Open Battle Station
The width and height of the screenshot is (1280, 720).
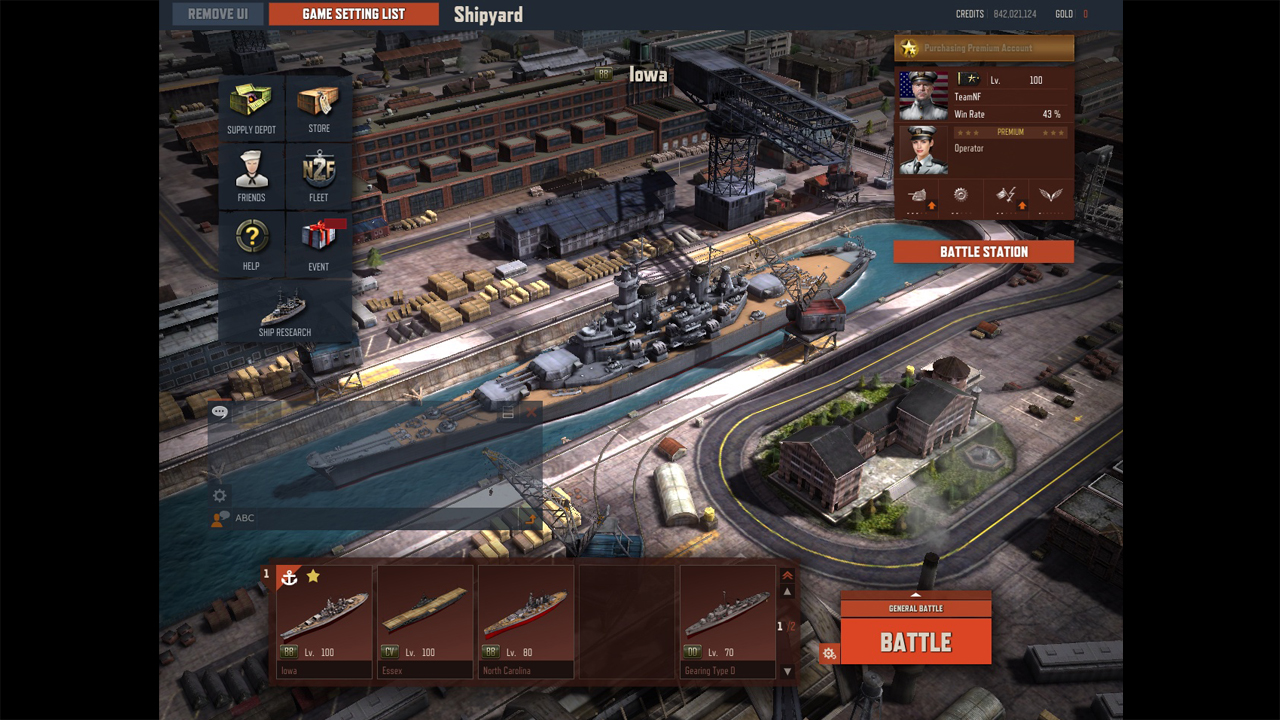(x=983, y=251)
